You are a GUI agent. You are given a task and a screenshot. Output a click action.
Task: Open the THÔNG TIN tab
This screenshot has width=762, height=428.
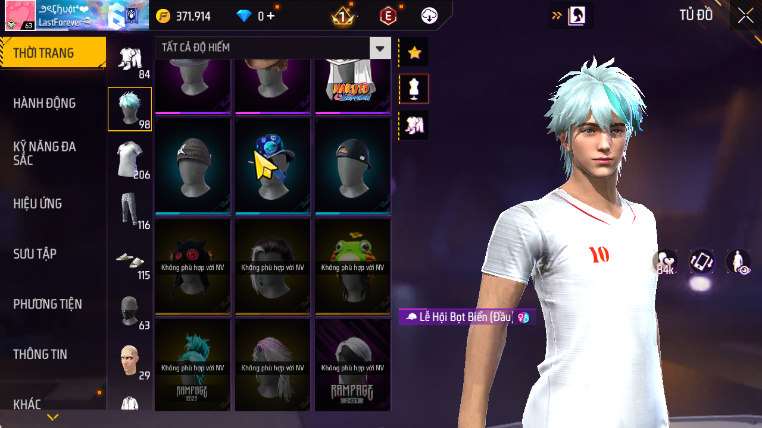pyautogui.click(x=41, y=354)
